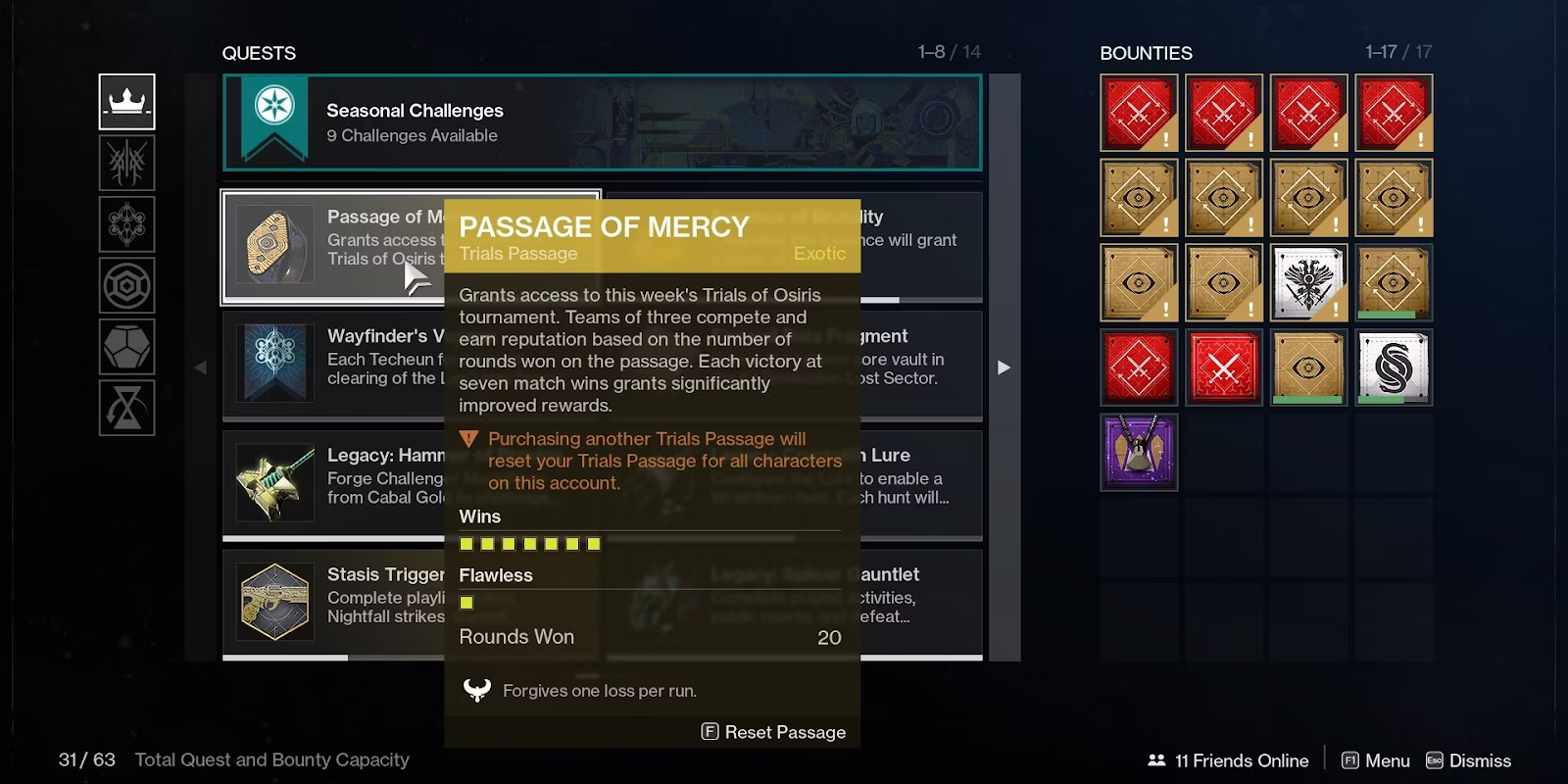This screenshot has height=784, width=1568.
Task: Click the previous quests page arrow
Action: (201, 367)
